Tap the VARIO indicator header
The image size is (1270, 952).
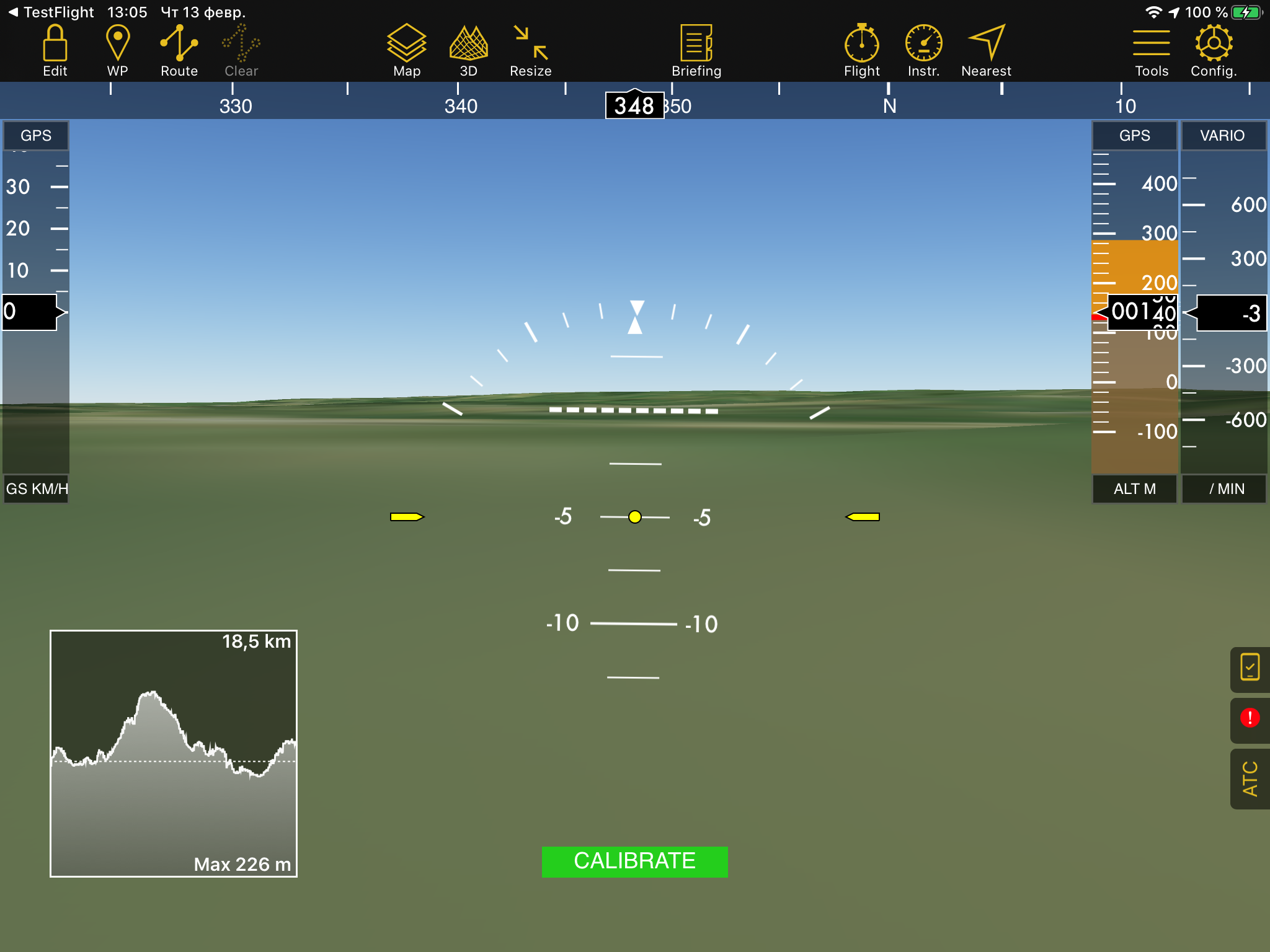1222,136
